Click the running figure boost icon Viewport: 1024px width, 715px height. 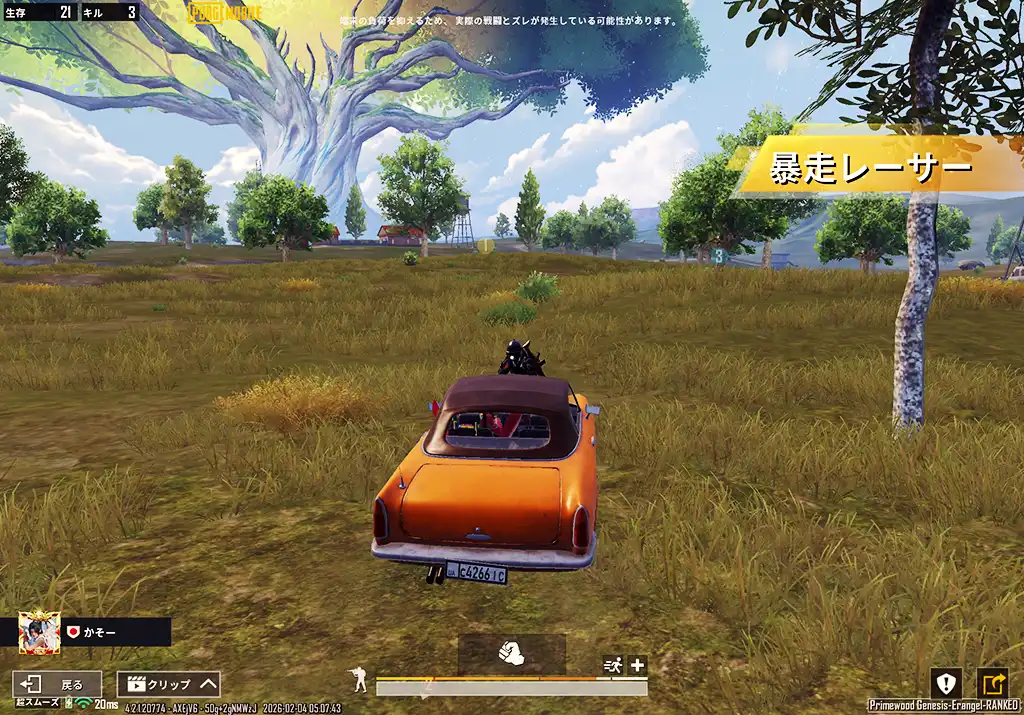(613, 665)
